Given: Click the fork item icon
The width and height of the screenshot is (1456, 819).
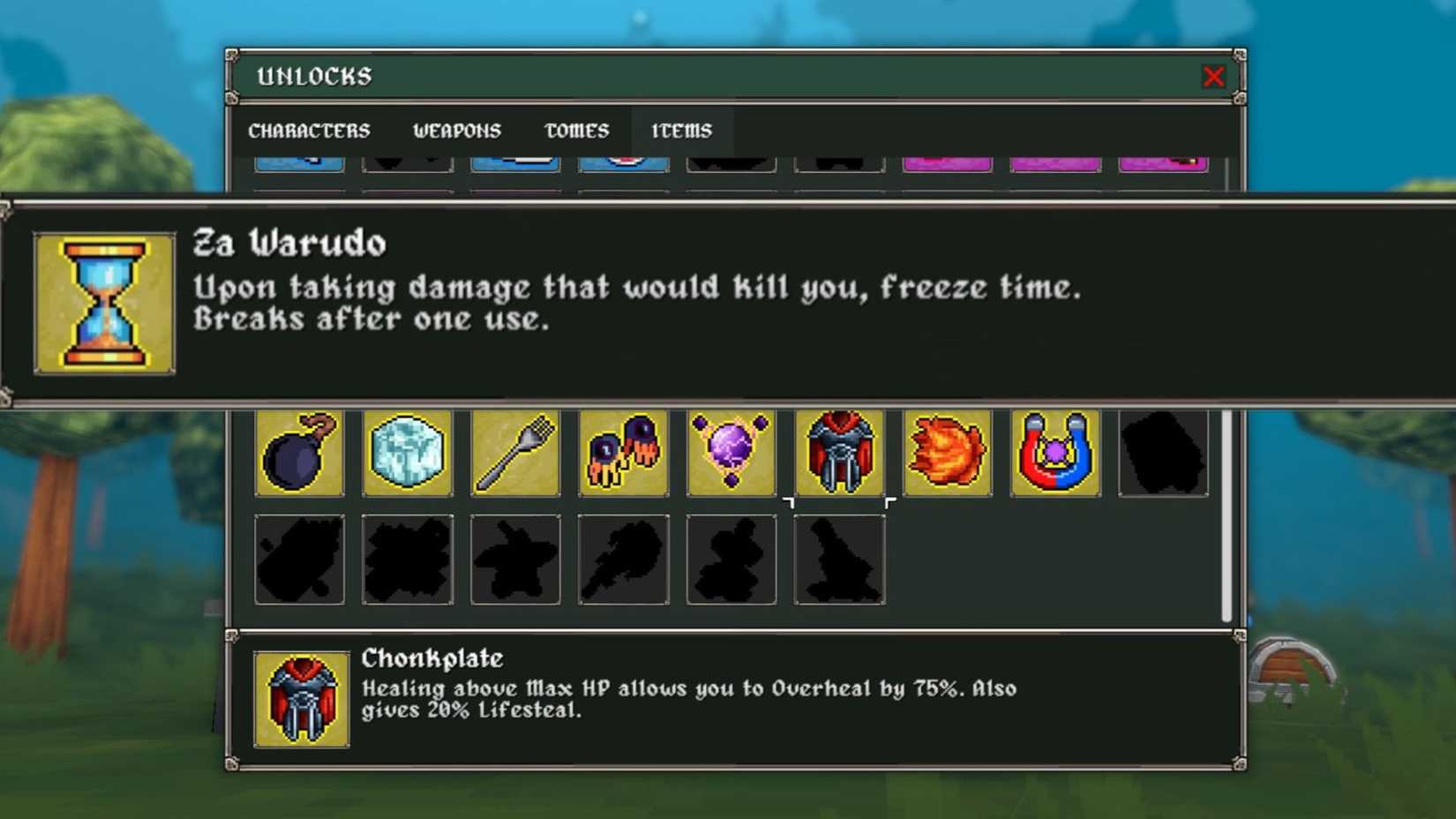Looking at the screenshot, I should click(x=514, y=454).
